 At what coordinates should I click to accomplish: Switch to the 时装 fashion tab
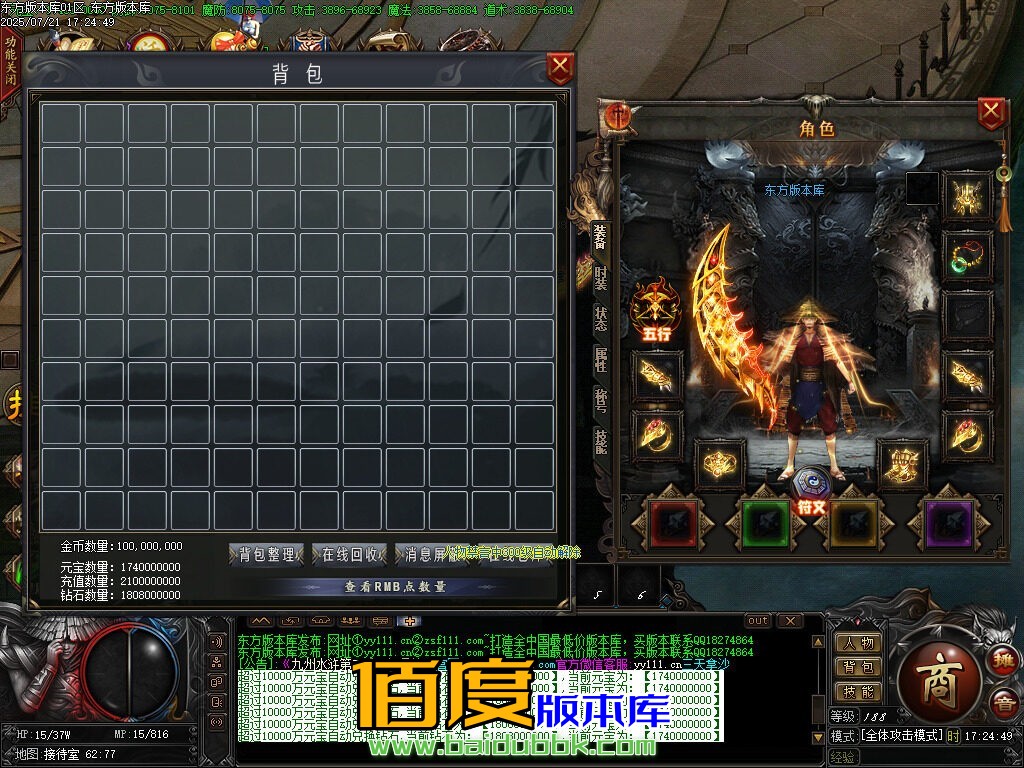point(600,278)
